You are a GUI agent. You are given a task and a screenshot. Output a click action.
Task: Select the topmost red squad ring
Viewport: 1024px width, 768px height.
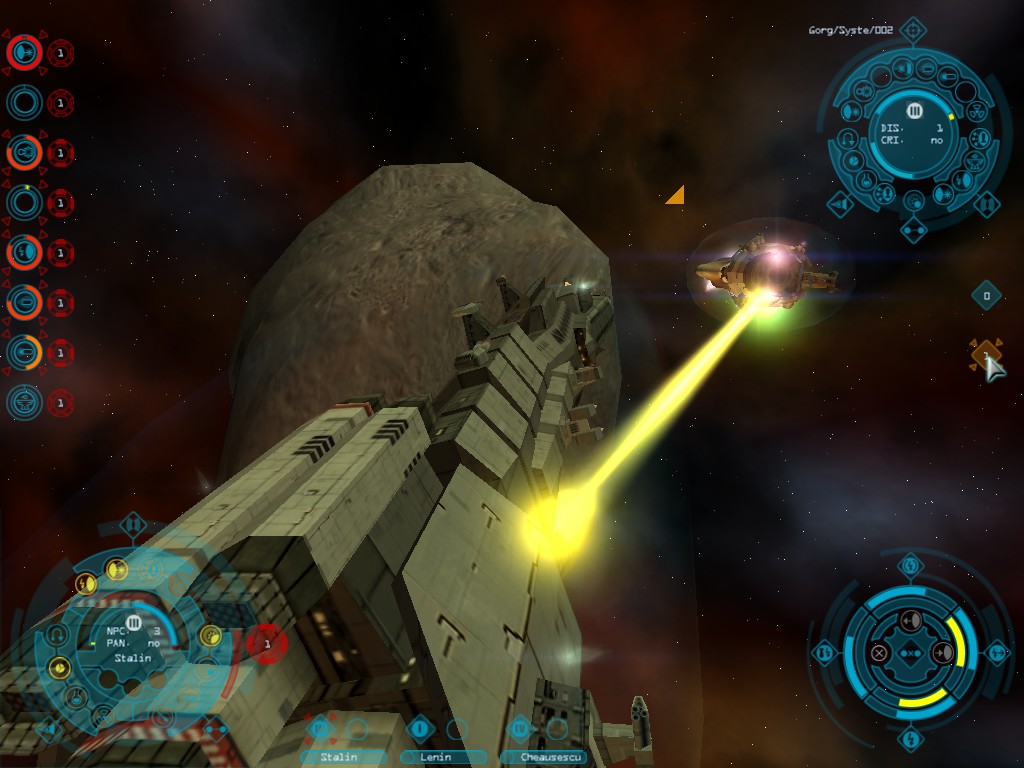[x=24, y=51]
